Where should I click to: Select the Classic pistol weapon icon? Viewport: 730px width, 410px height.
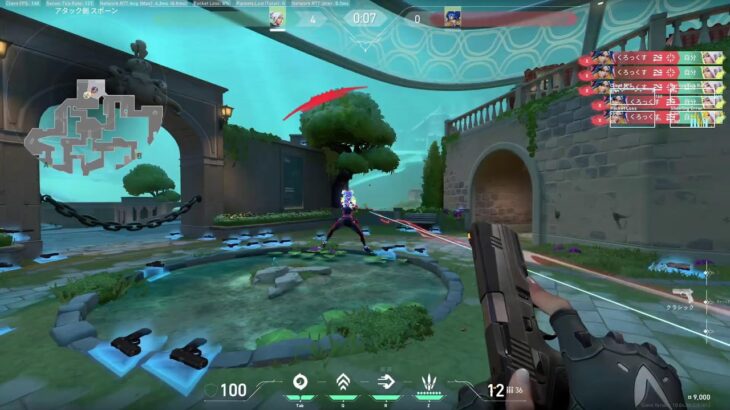[684, 294]
